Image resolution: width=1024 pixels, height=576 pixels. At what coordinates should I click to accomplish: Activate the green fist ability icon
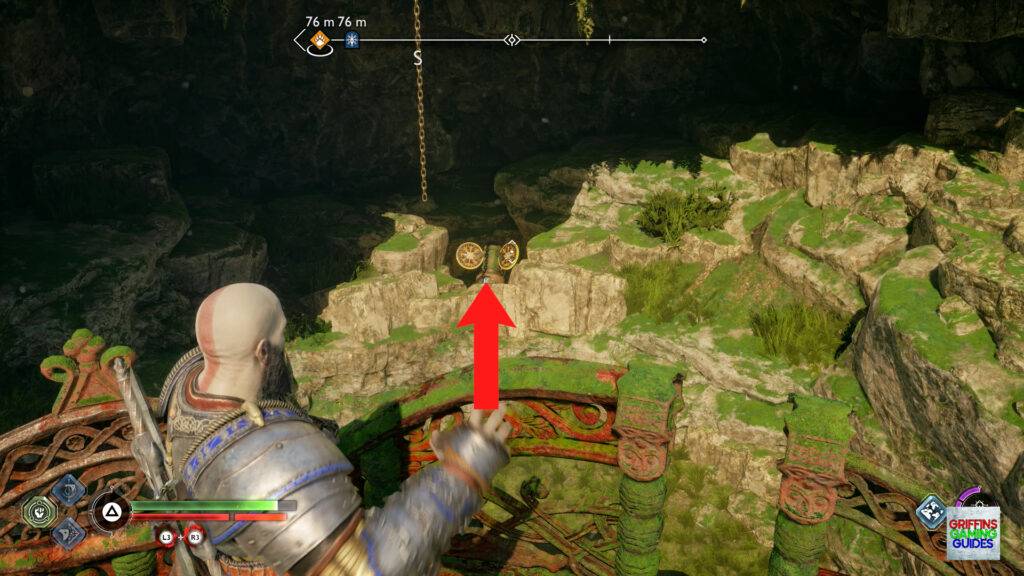click(x=39, y=512)
